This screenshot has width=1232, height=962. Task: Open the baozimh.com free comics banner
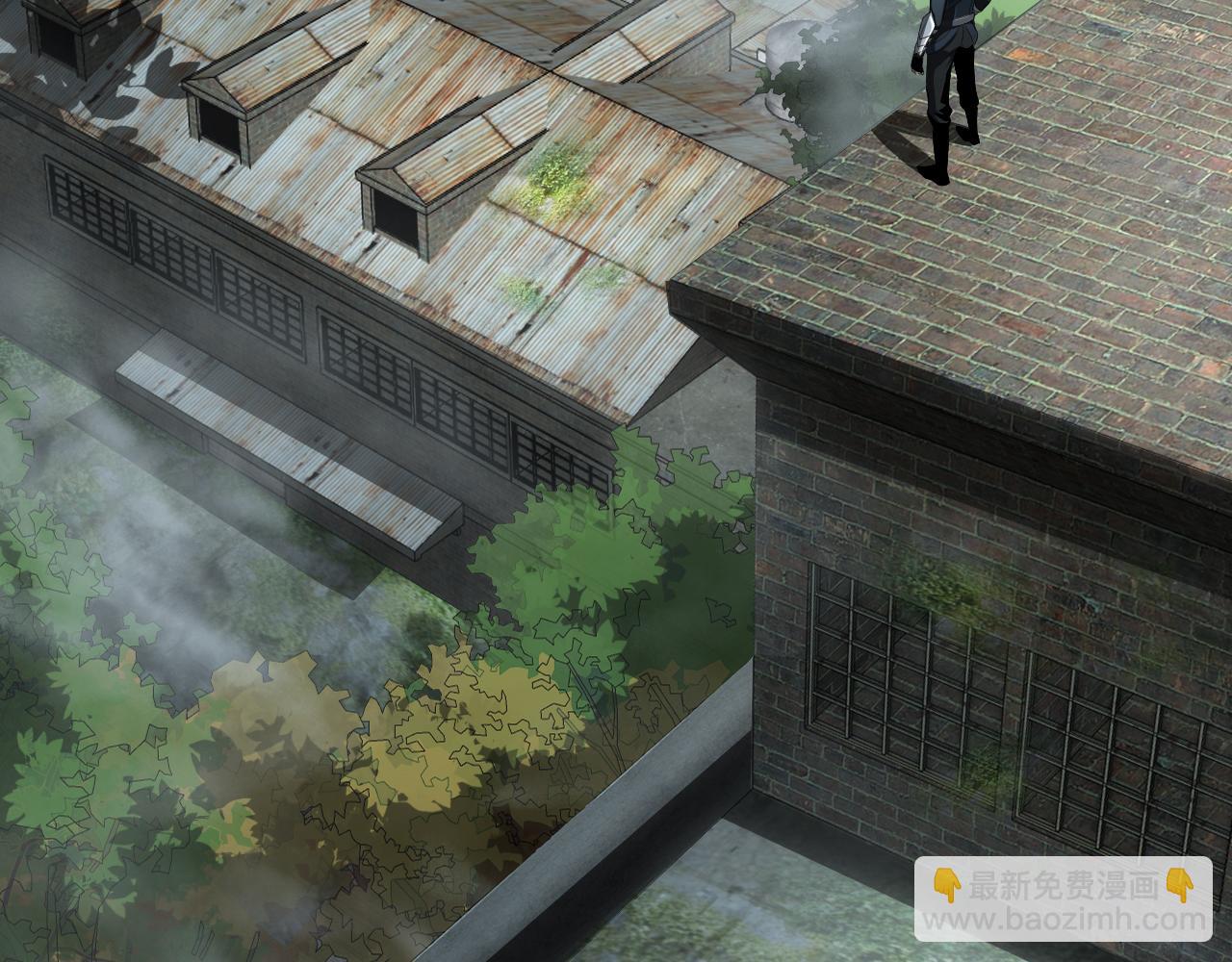(1064, 900)
